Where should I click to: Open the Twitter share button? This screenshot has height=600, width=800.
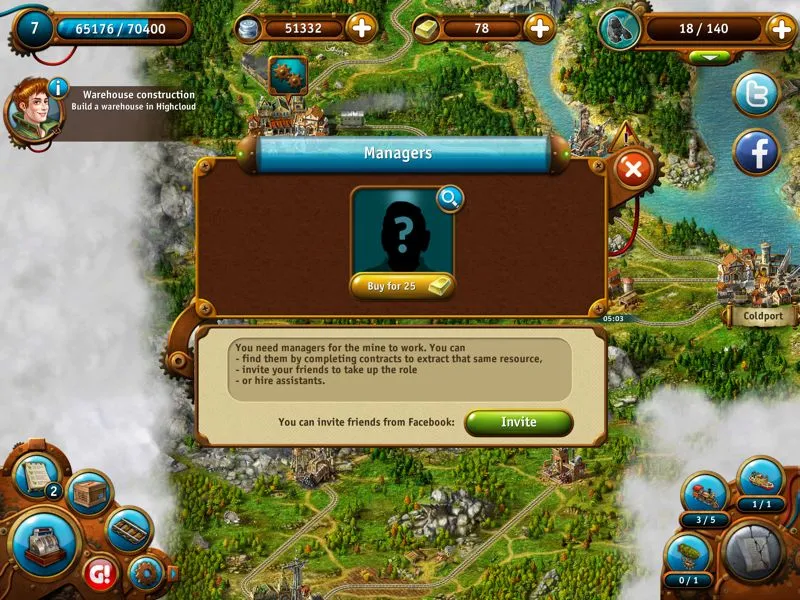click(756, 95)
